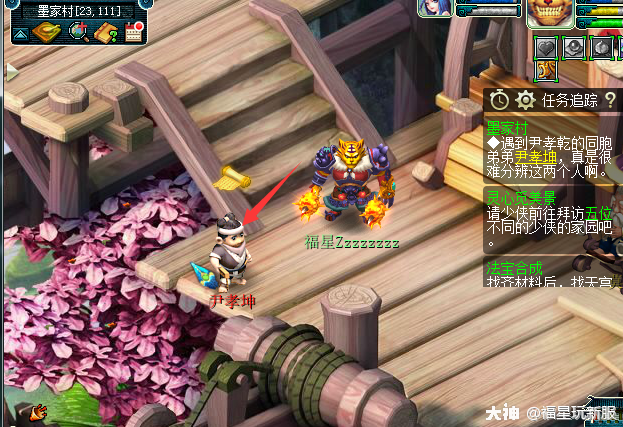Click the grey heart buff icon
Screen dimensions: 623x427
pyautogui.click(x=547, y=46)
